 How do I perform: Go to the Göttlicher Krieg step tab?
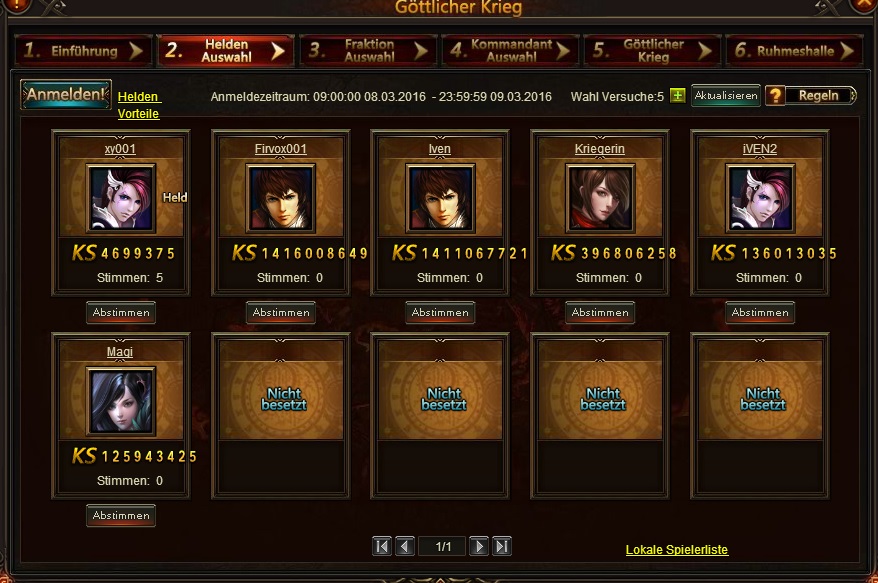tap(652, 51)
